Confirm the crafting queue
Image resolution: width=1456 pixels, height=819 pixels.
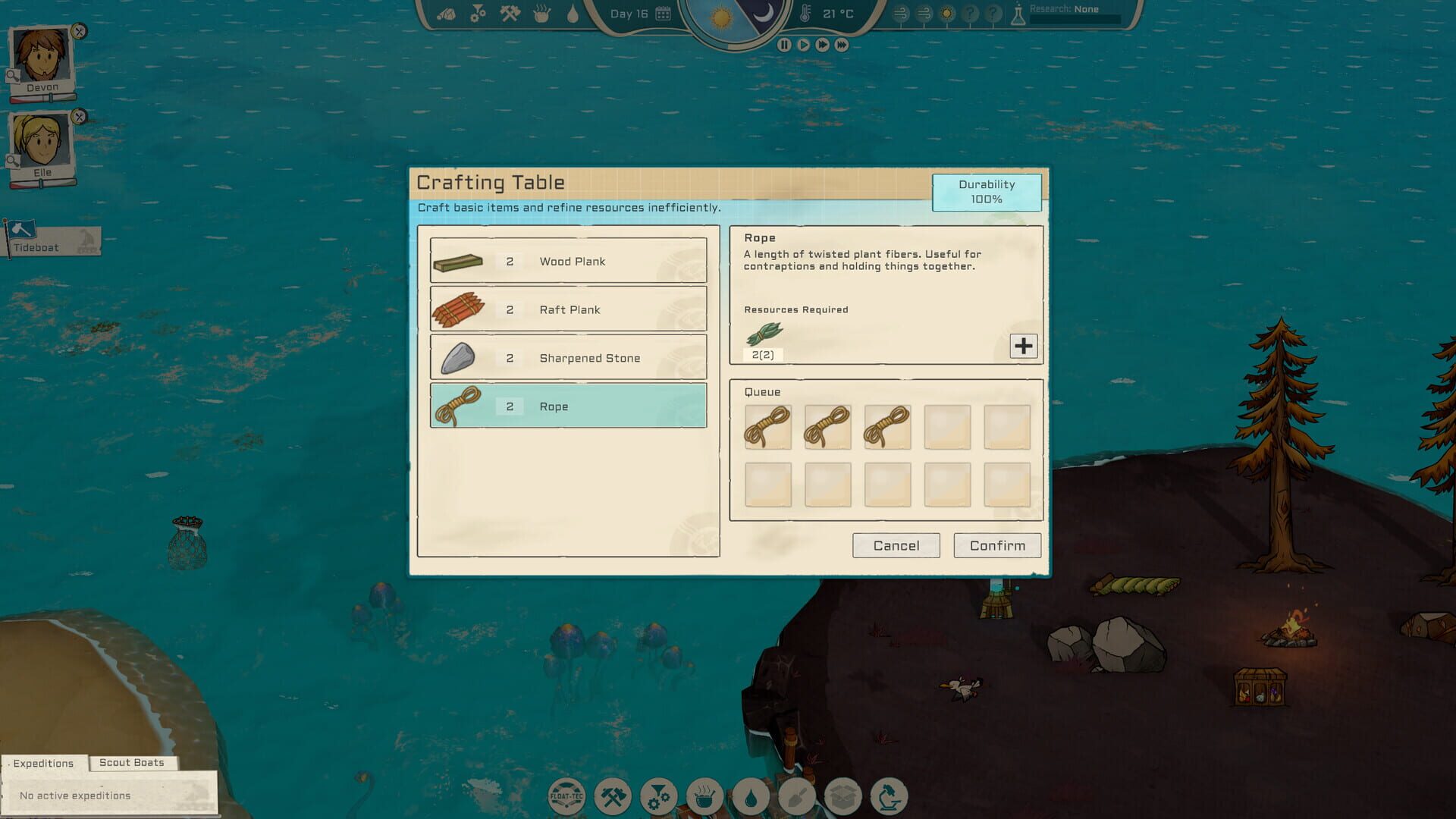coord(996,545)
